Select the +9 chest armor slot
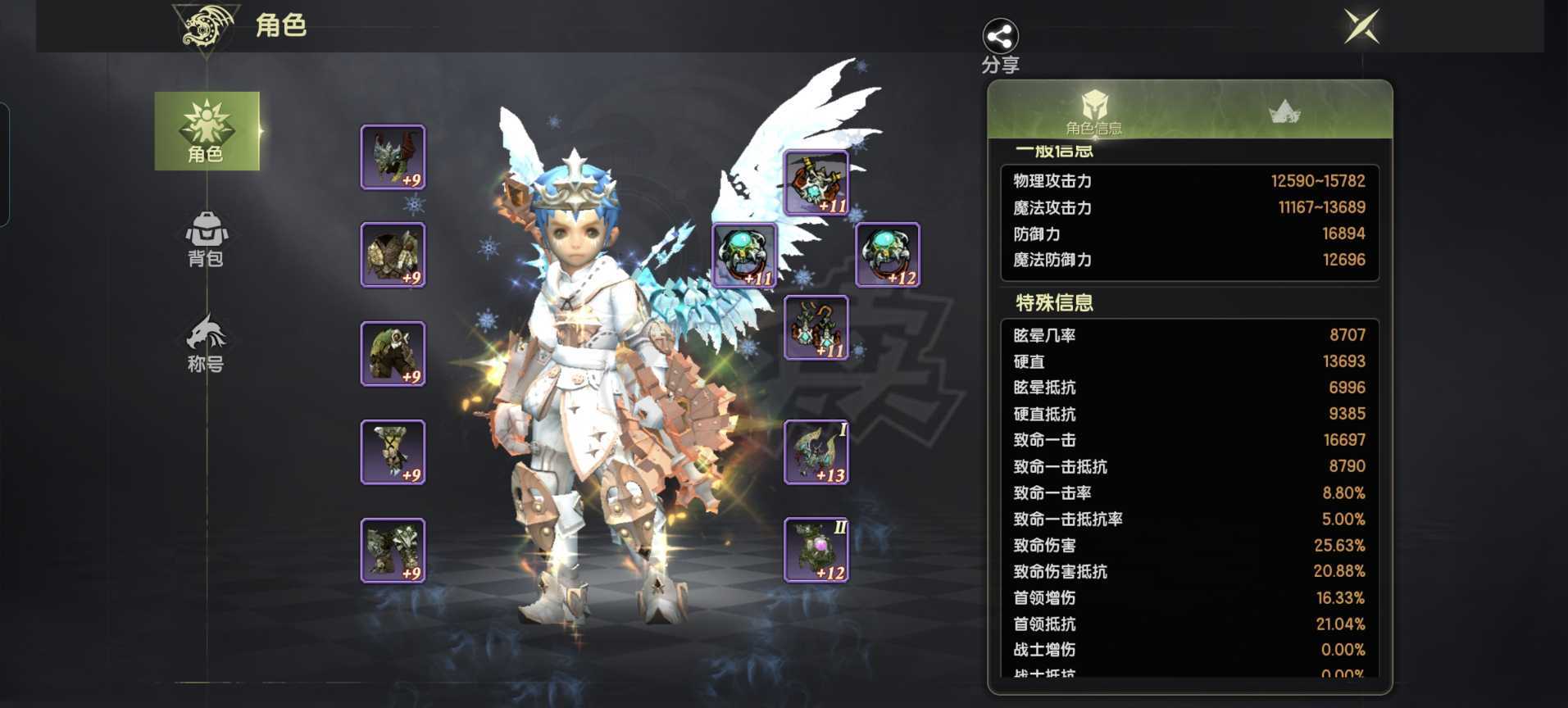 pyautogui.click(x=393, y=255)
